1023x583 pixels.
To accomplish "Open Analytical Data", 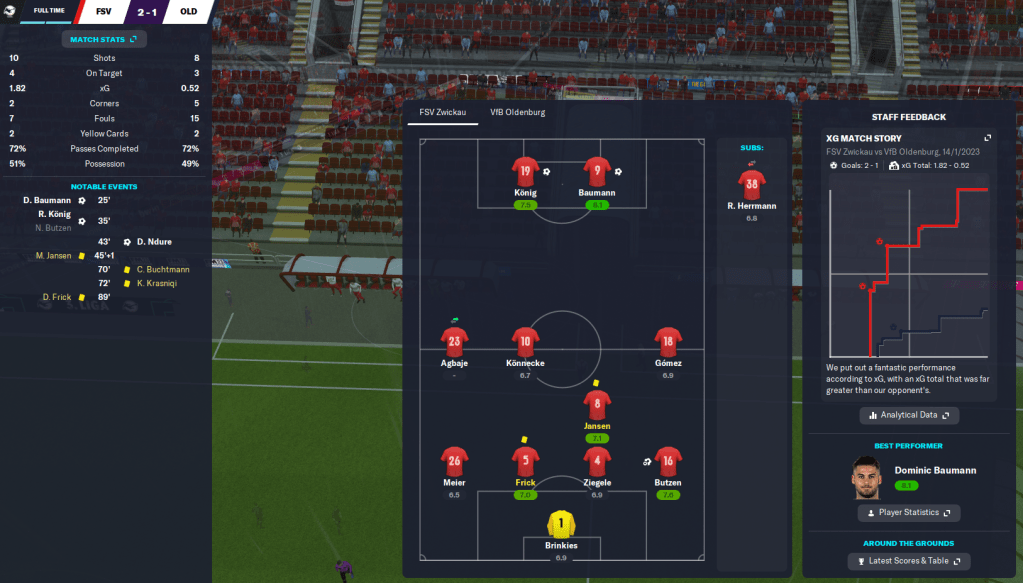I will [x=909, y=415].
